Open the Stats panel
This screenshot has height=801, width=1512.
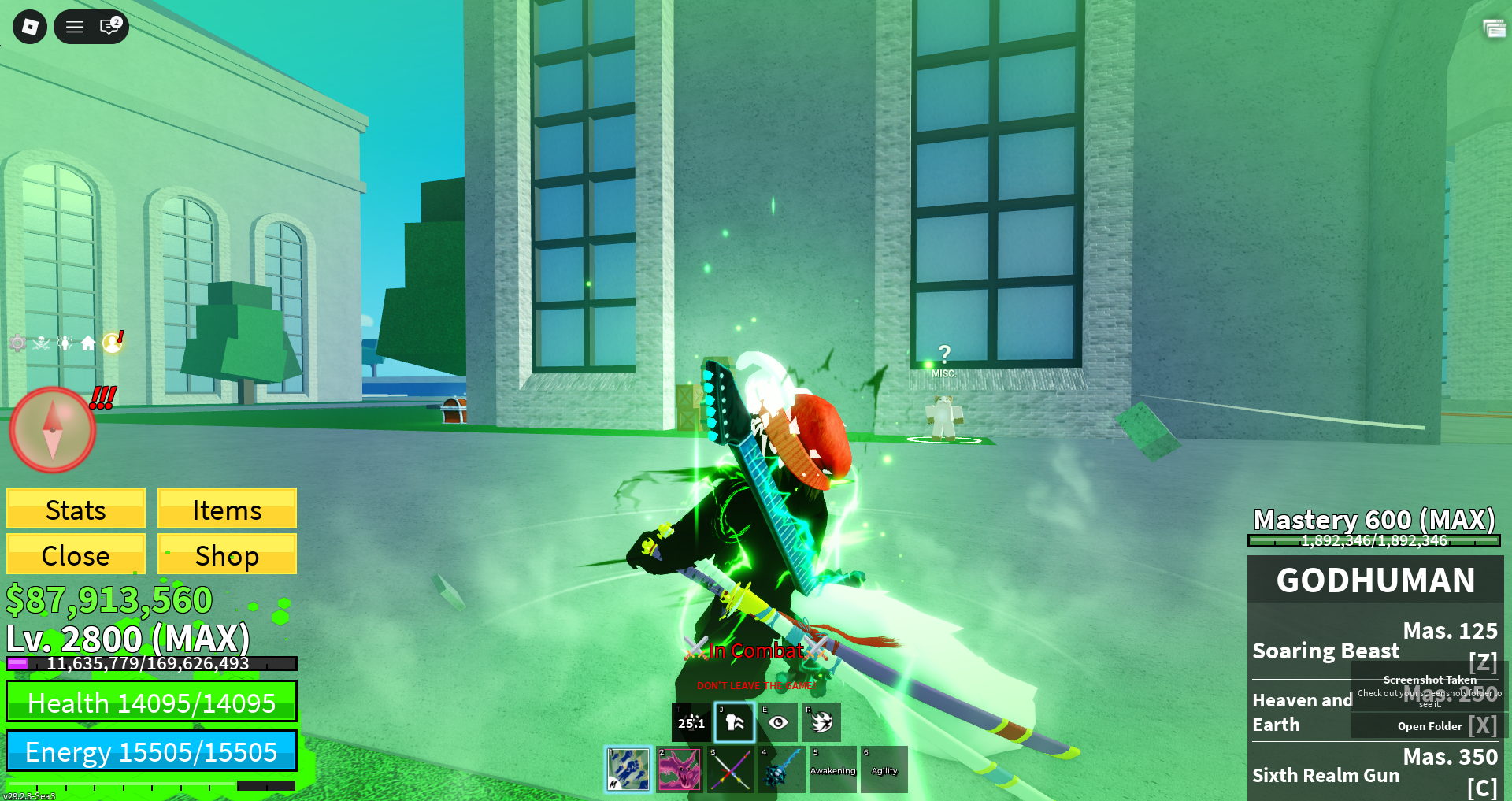point(76,510)
